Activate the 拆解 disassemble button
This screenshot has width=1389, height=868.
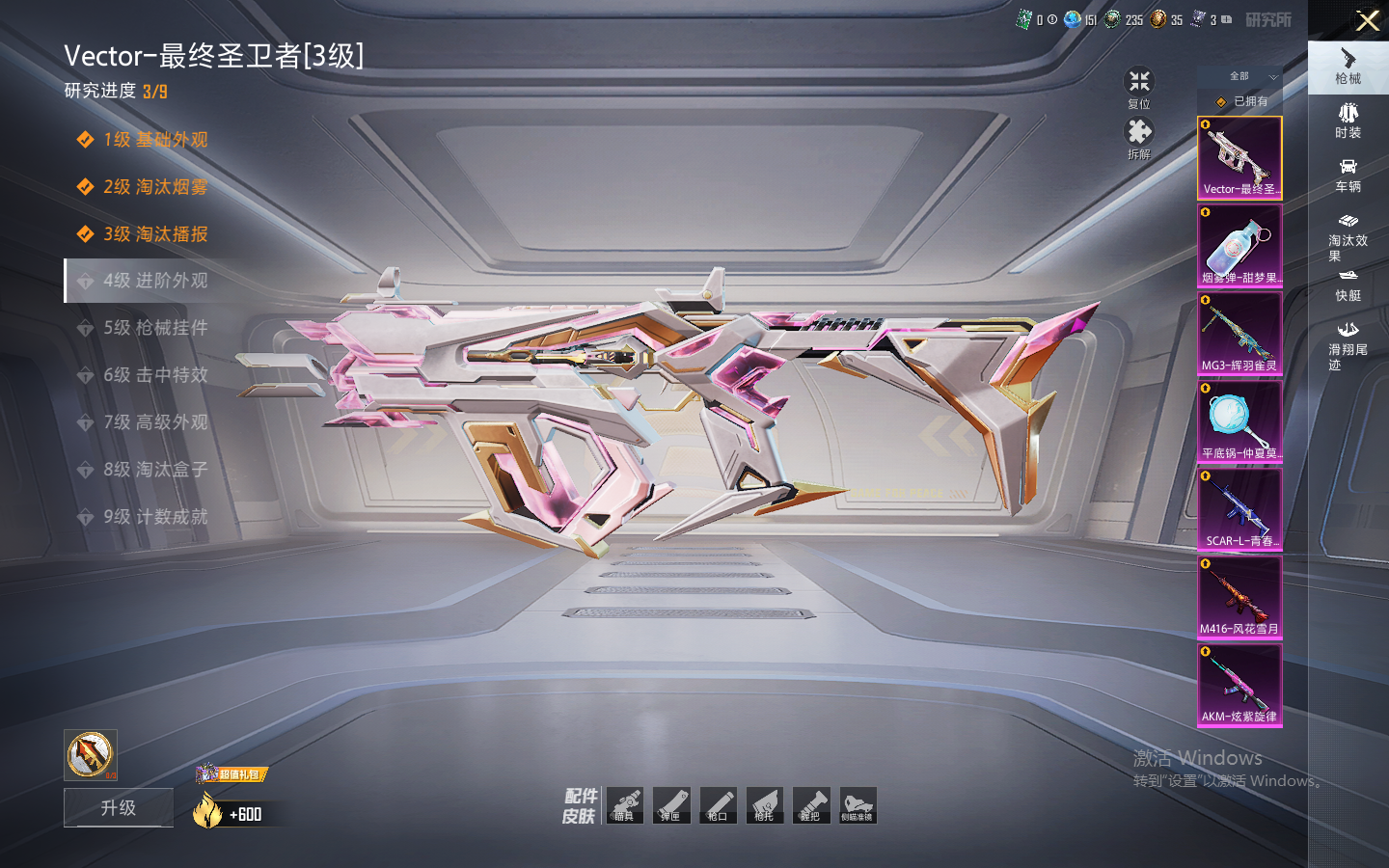coord(1139,137)
